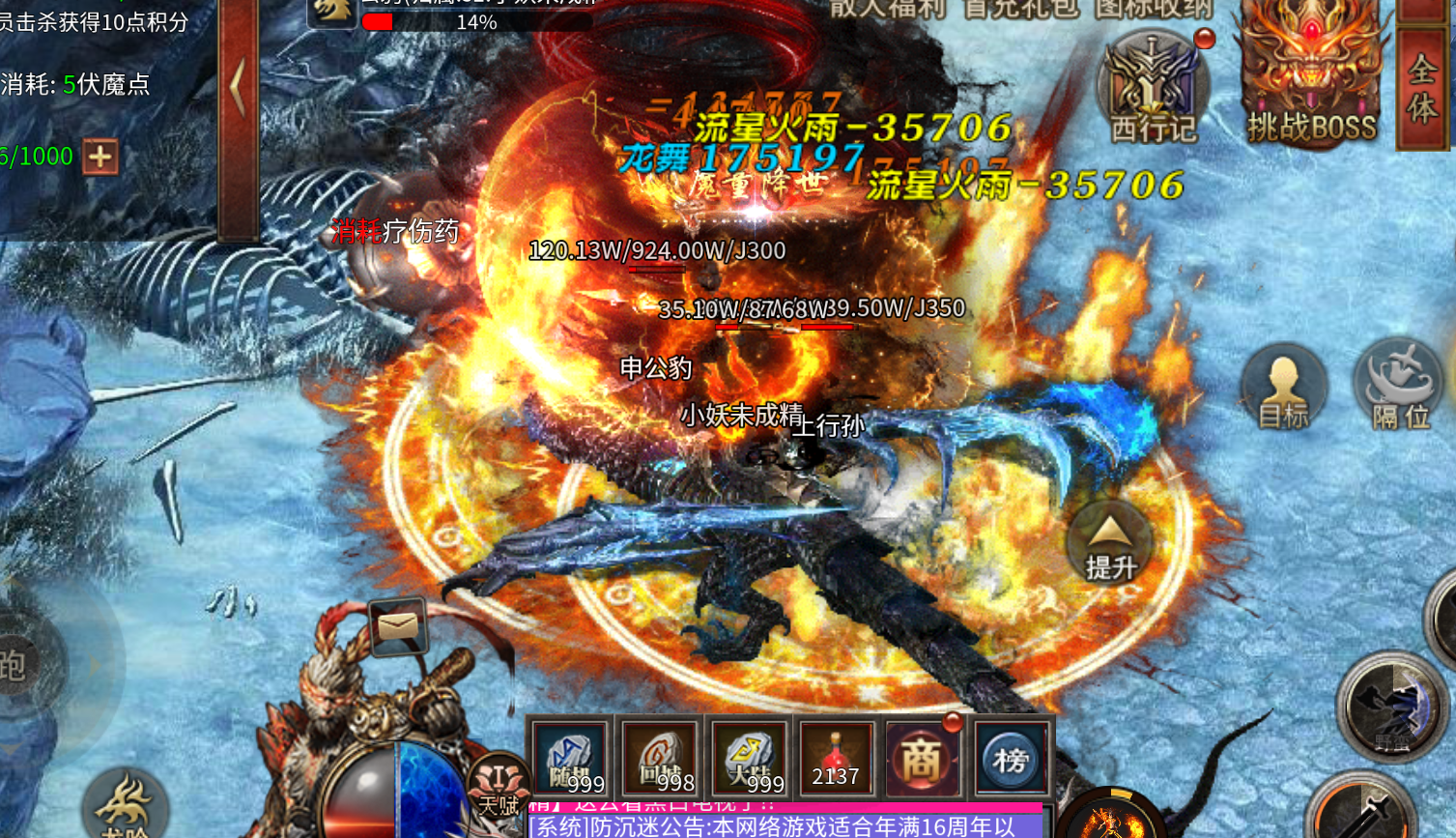Select the 全体 attack mode tab
This screenshot has height=838, width=1456.
[1422, 89]
